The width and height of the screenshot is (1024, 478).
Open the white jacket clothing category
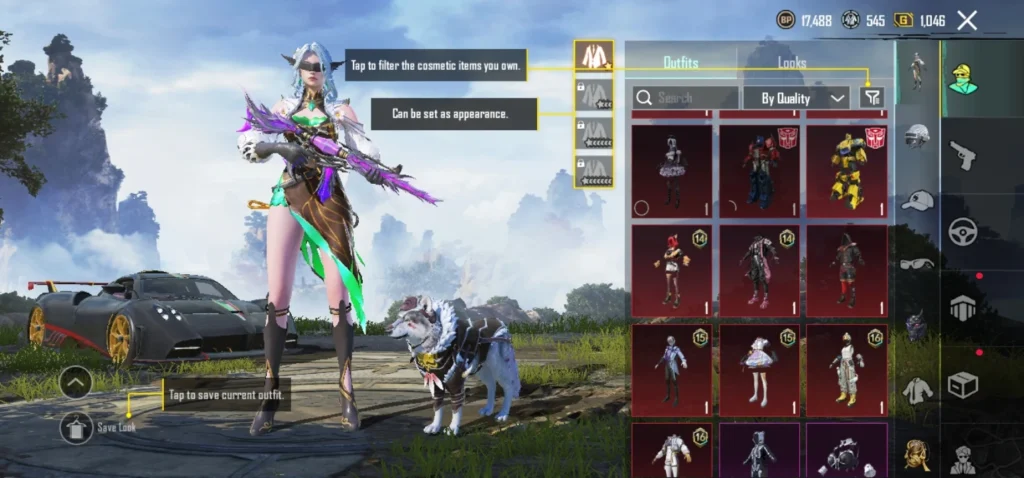pos(917,389)
